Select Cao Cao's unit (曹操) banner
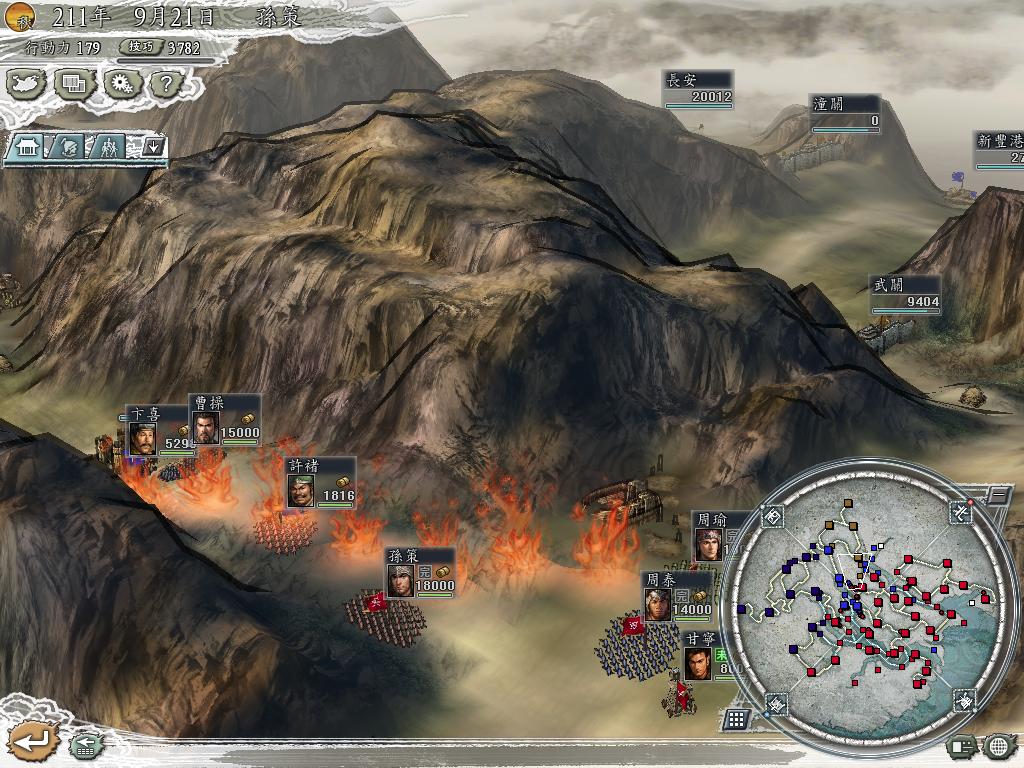Image resolution: width=1024 pixels, height=768 pixels. click(x=225, y=419)
